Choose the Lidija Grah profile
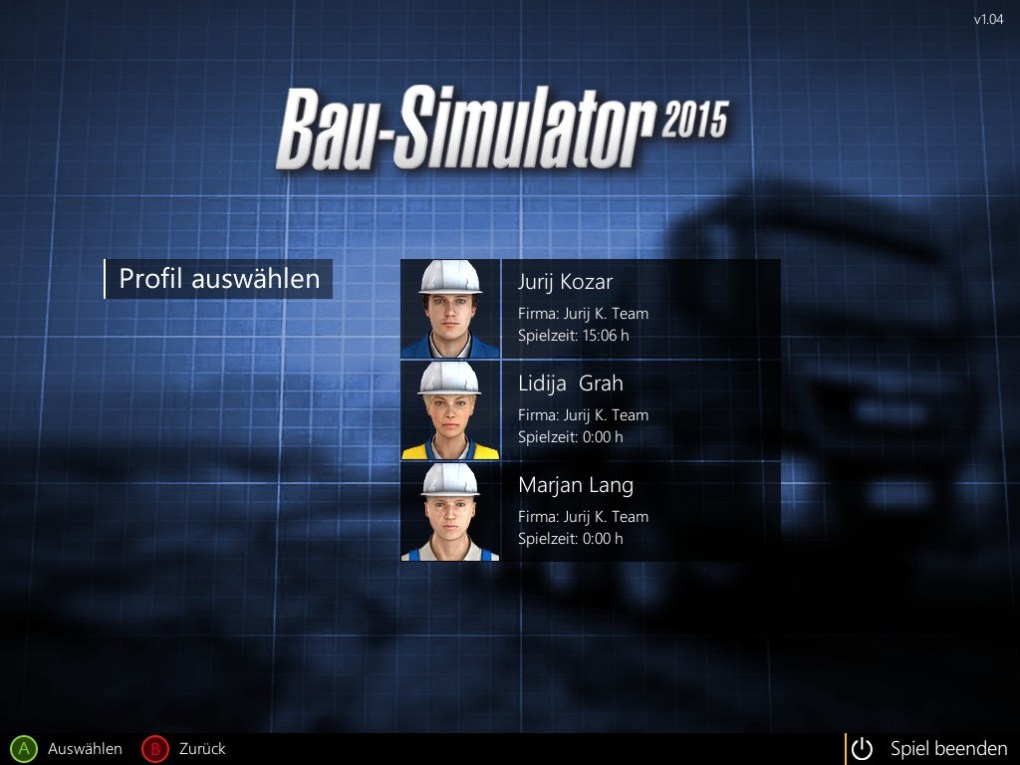This screenshot has width=1020, height=765. click(590, 410)
